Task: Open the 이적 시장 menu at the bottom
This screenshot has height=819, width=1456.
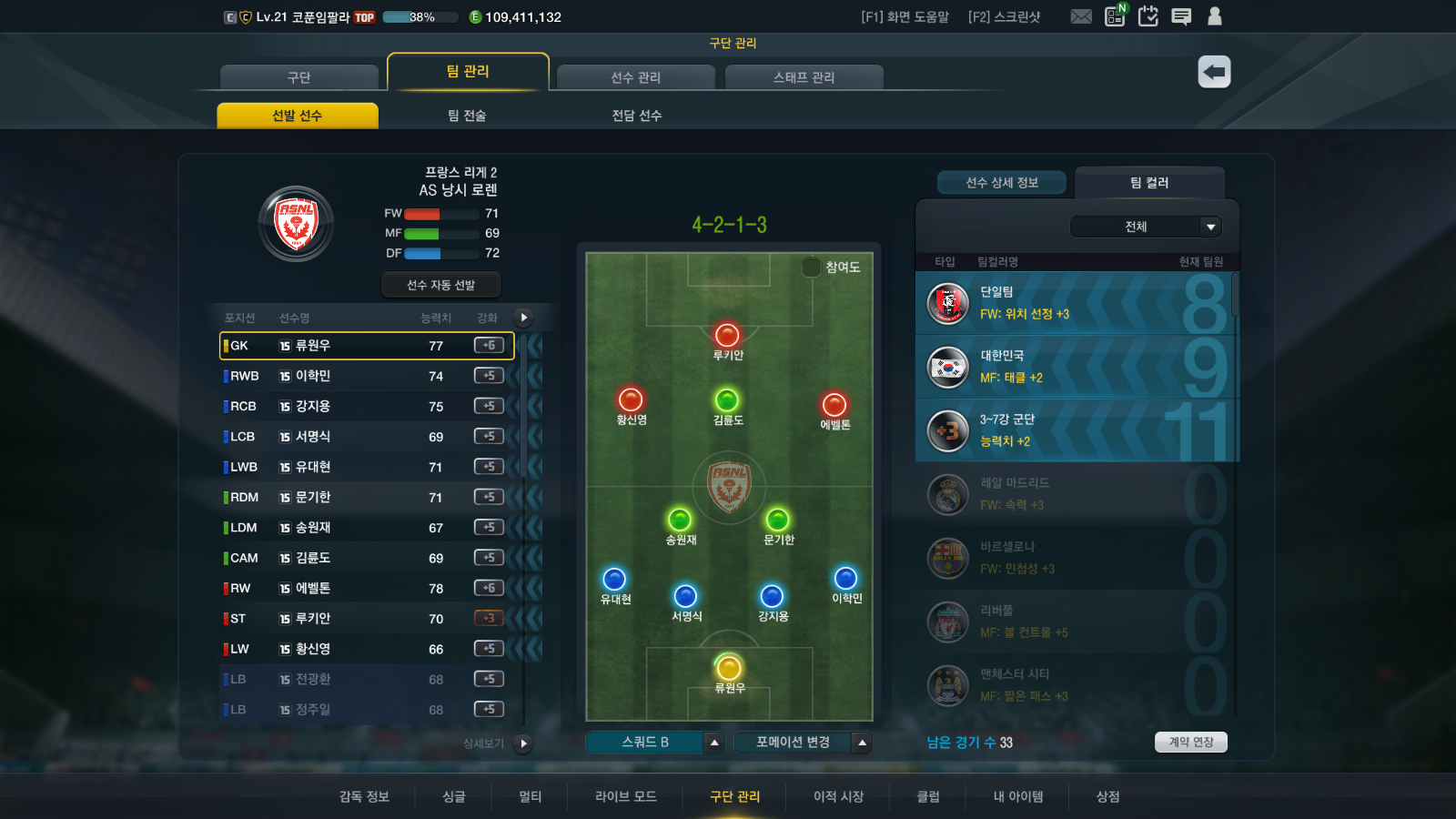Action: 836,796
